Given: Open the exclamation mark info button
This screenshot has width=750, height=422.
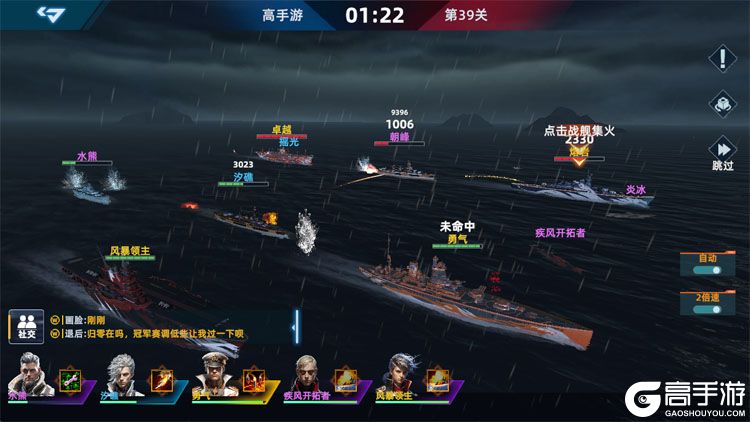Looking at the screenshot, I should pos(722,58).
